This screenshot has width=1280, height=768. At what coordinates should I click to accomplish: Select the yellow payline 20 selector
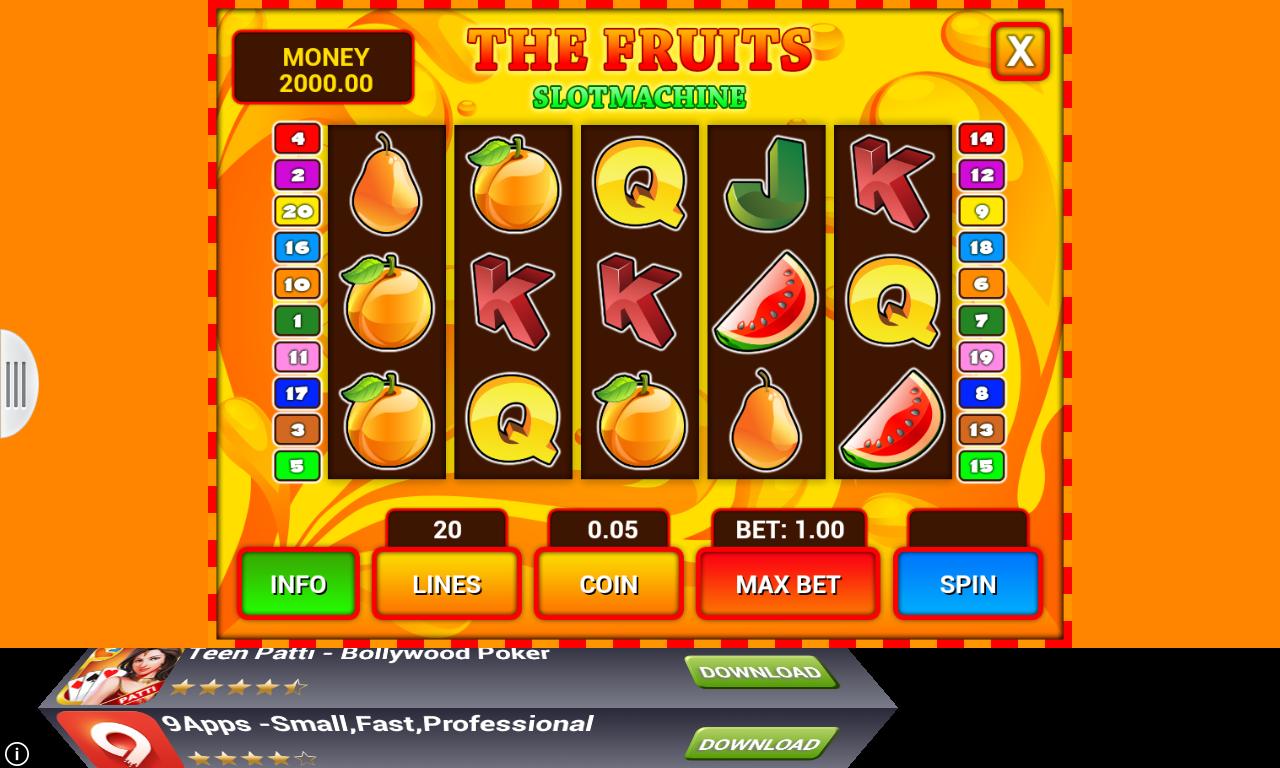point(296,210)
